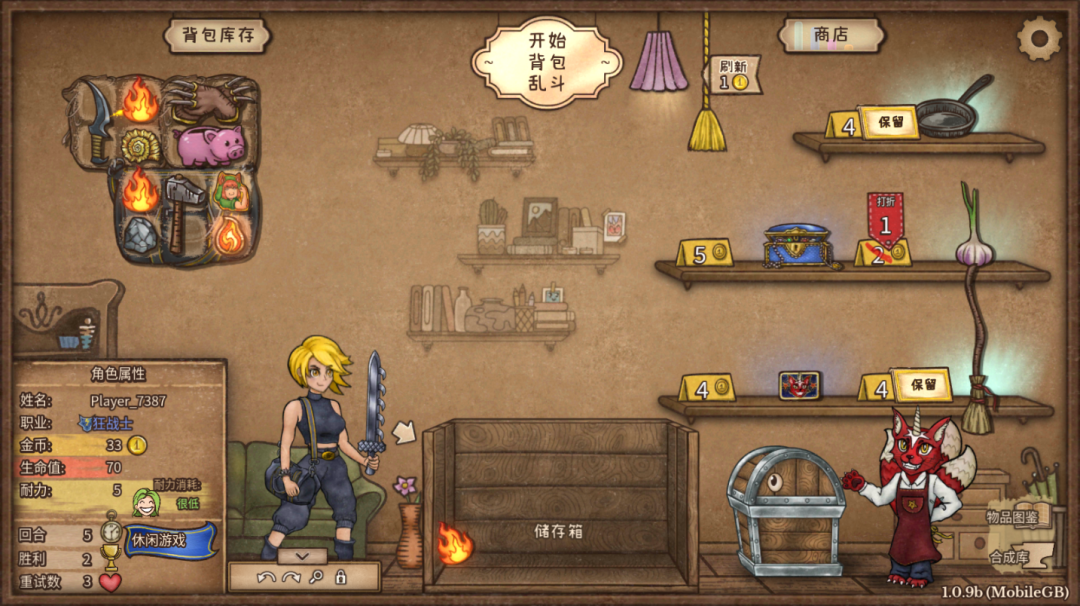Open the gear settings menu
Viewport: 1080px width, 606px height.
coord(1038,39)
